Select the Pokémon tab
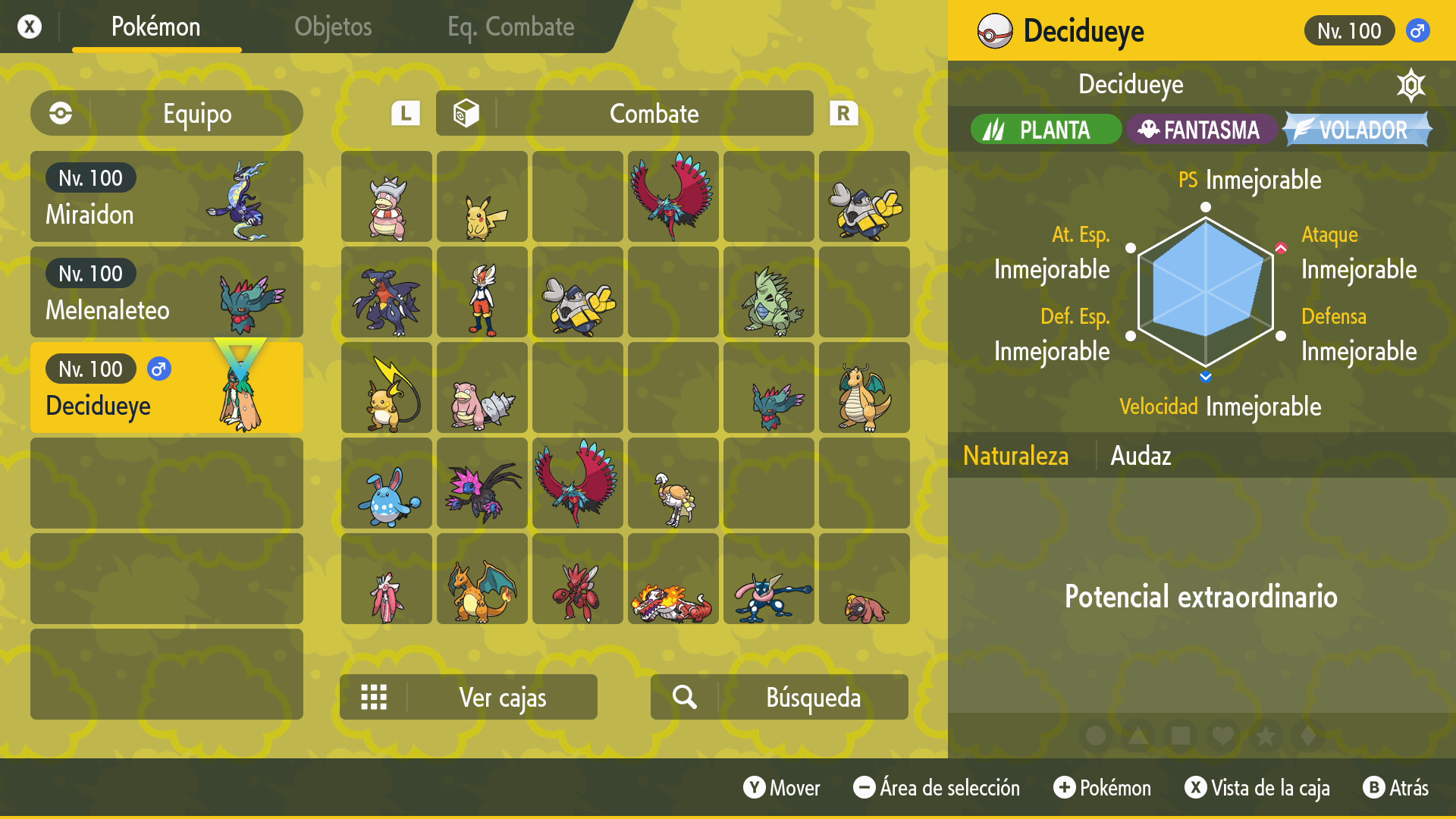This screenshot has height=819, width=1456. [156, 27]
